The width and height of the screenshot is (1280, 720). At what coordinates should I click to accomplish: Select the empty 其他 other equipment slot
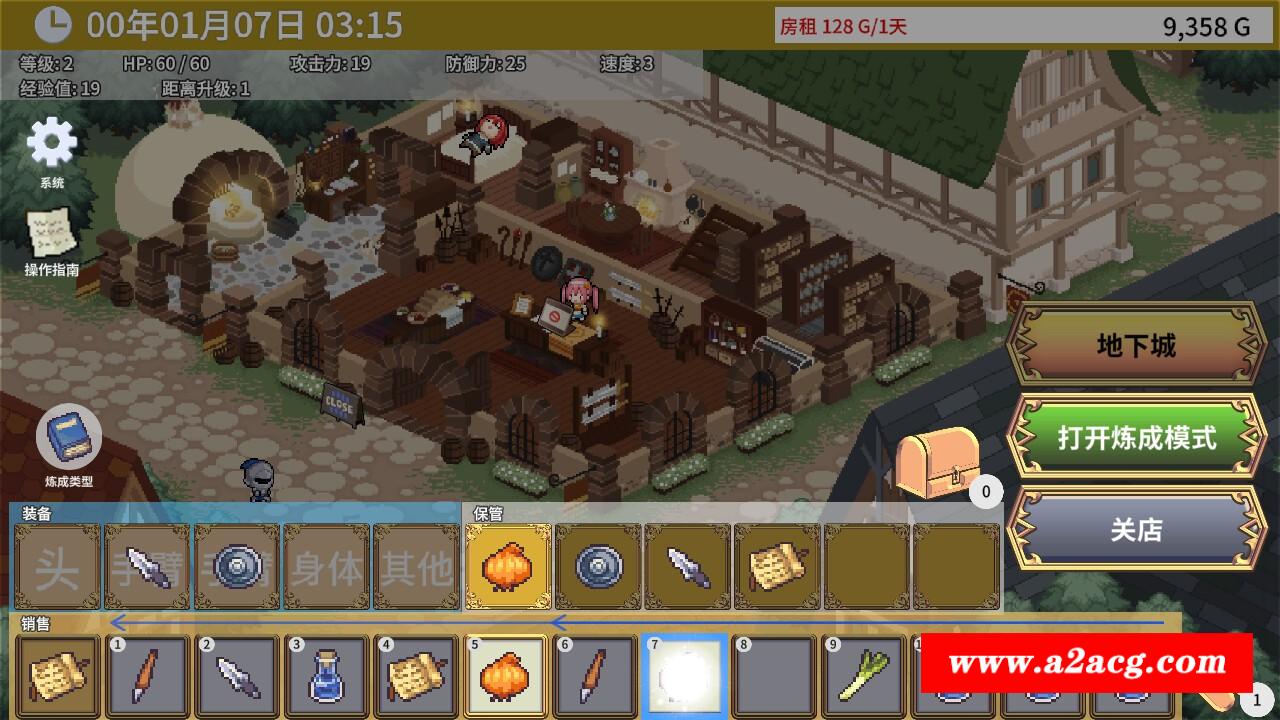click(416, 567)
